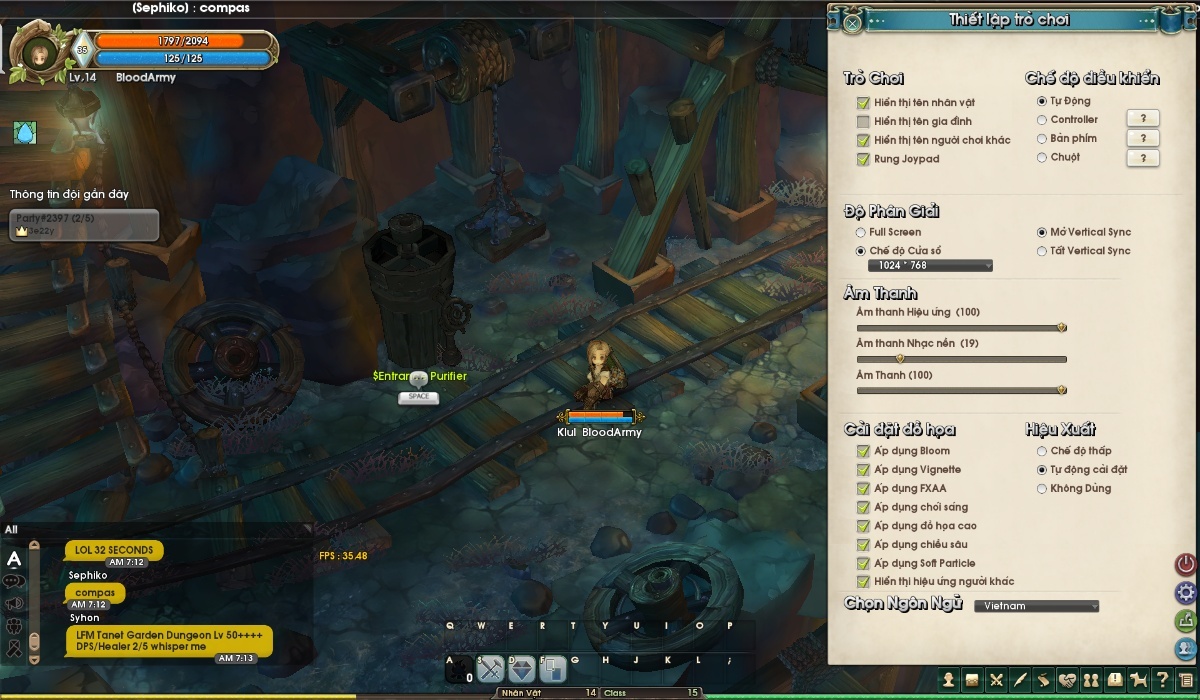Toggle the Áp dụng Bloom checkbox
This screenshot has width=1200, height=700.
click(x=863, y=451)
